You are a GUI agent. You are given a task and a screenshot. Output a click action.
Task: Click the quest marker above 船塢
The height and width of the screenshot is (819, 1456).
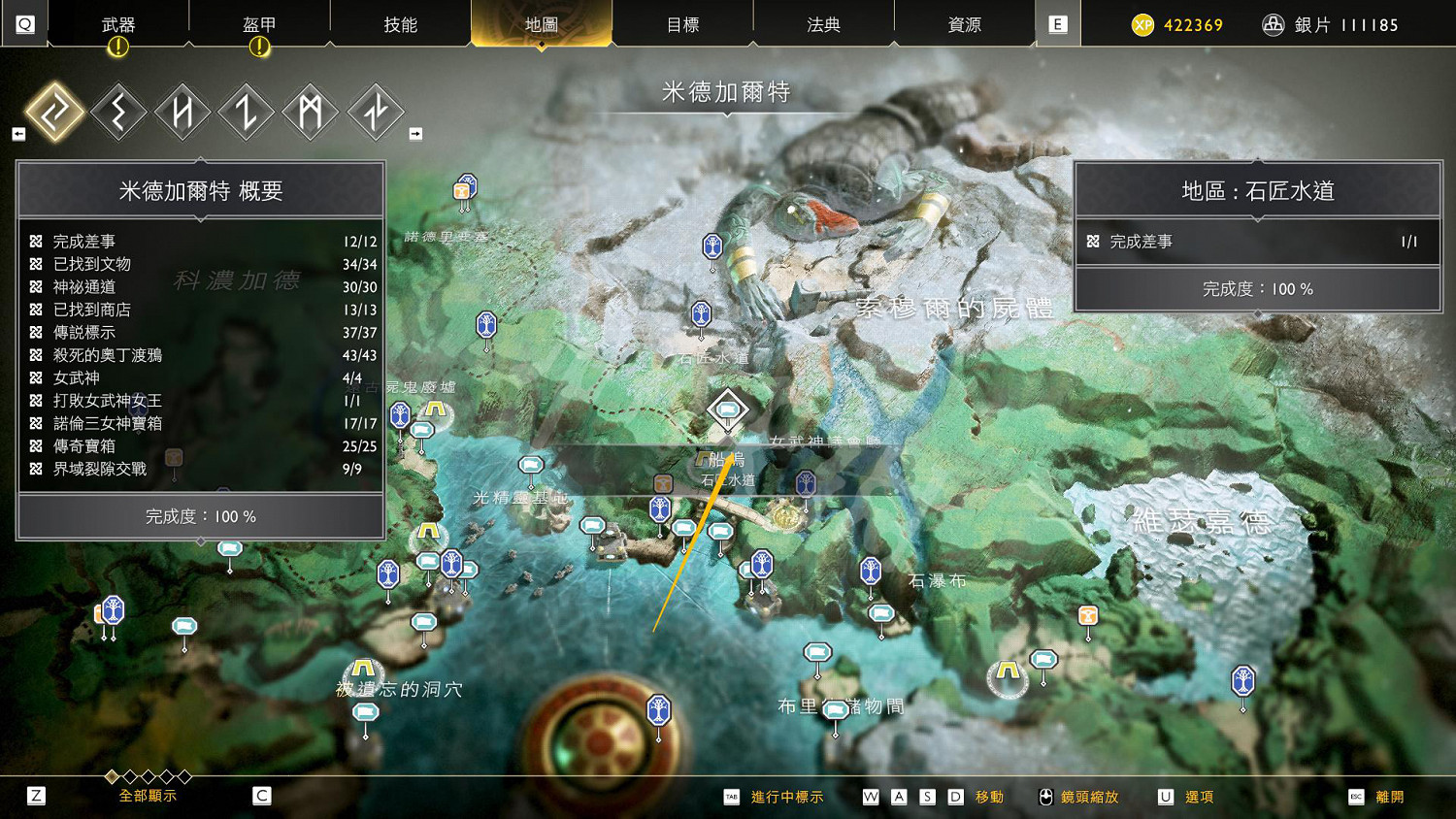coord(727,410)
